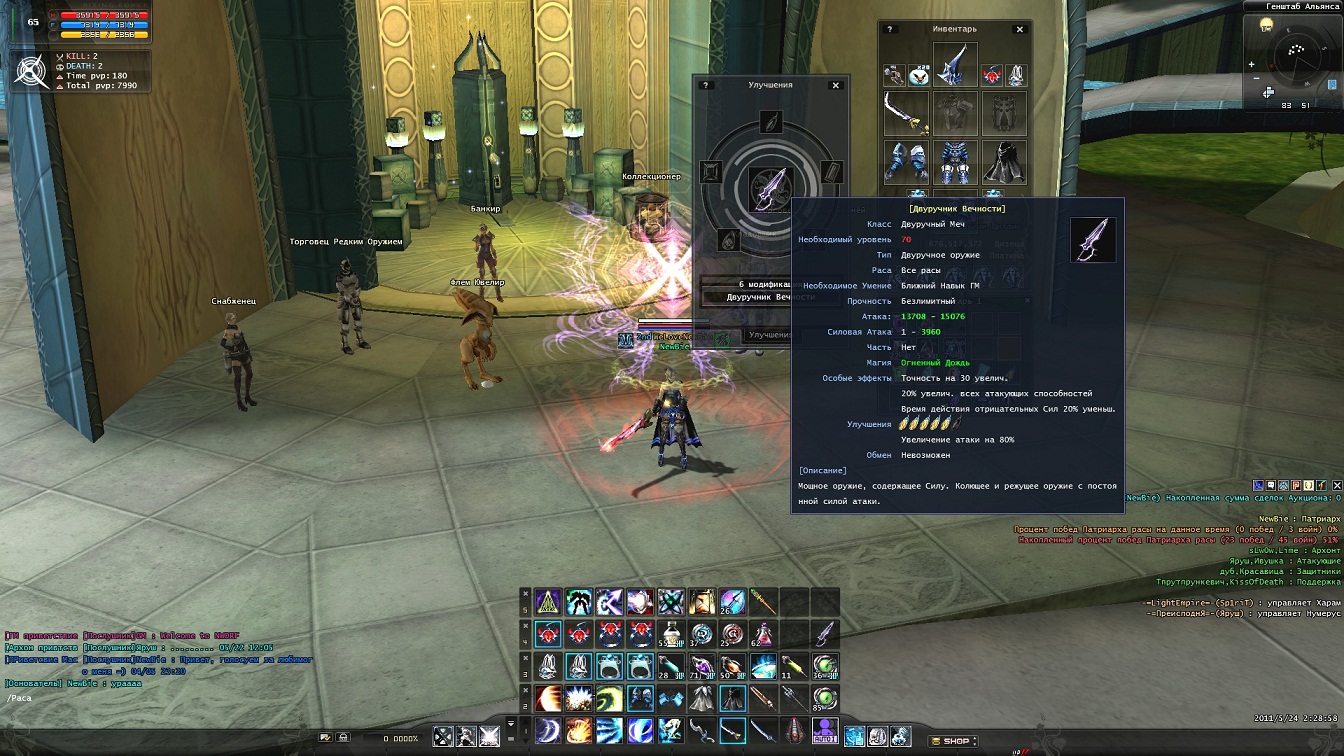This screenshot has height=756, width=1344.
Task: Open help for the Инвентарь window
Action: pyautogui.click(x=890, y=30)
